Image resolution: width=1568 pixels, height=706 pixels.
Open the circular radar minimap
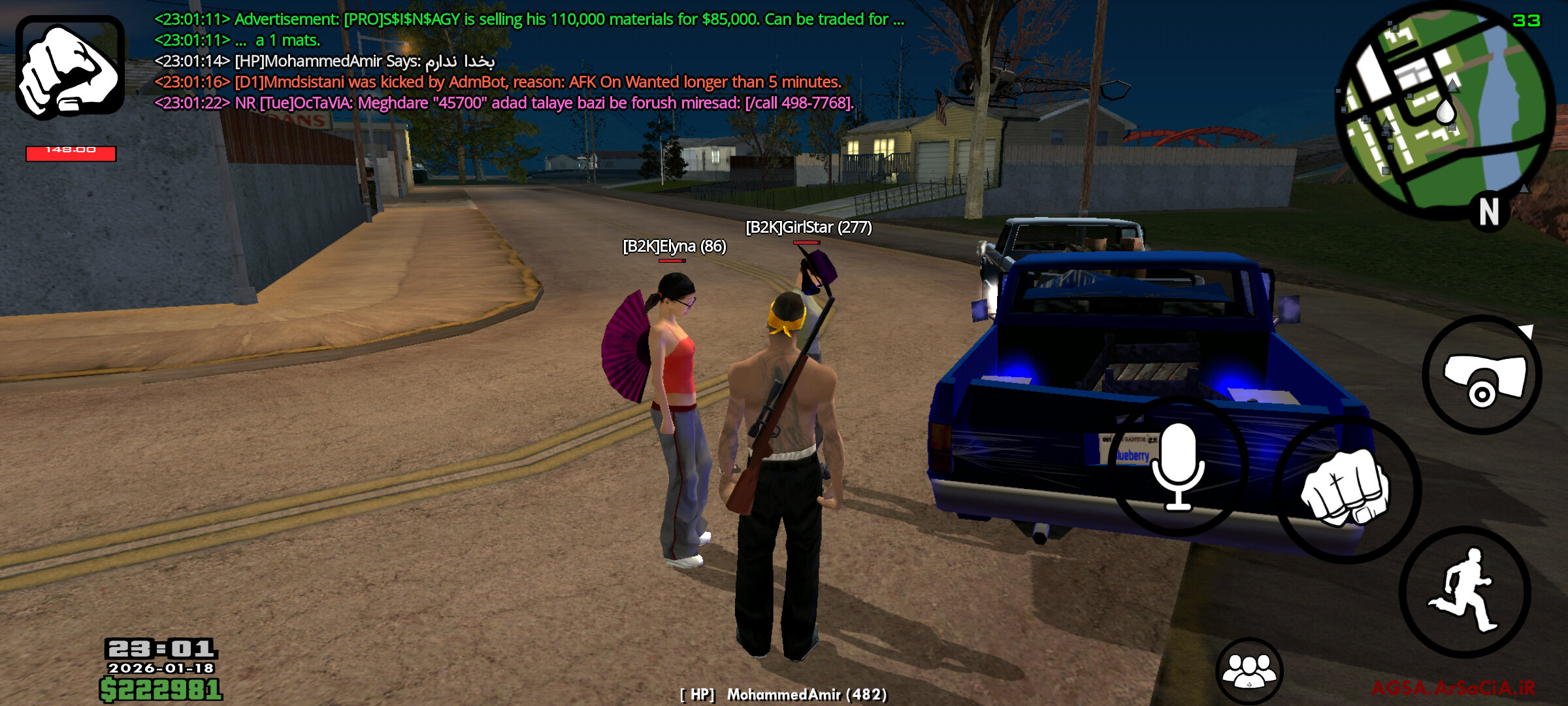tap(1445, 111)
